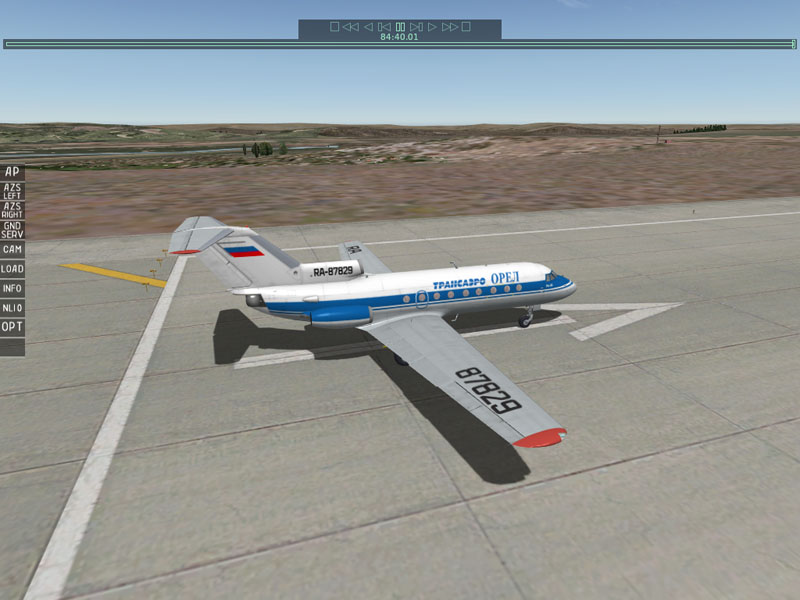Open the OPT options menu
Viewport: 800px width, 600px height.
pos(12,327)
